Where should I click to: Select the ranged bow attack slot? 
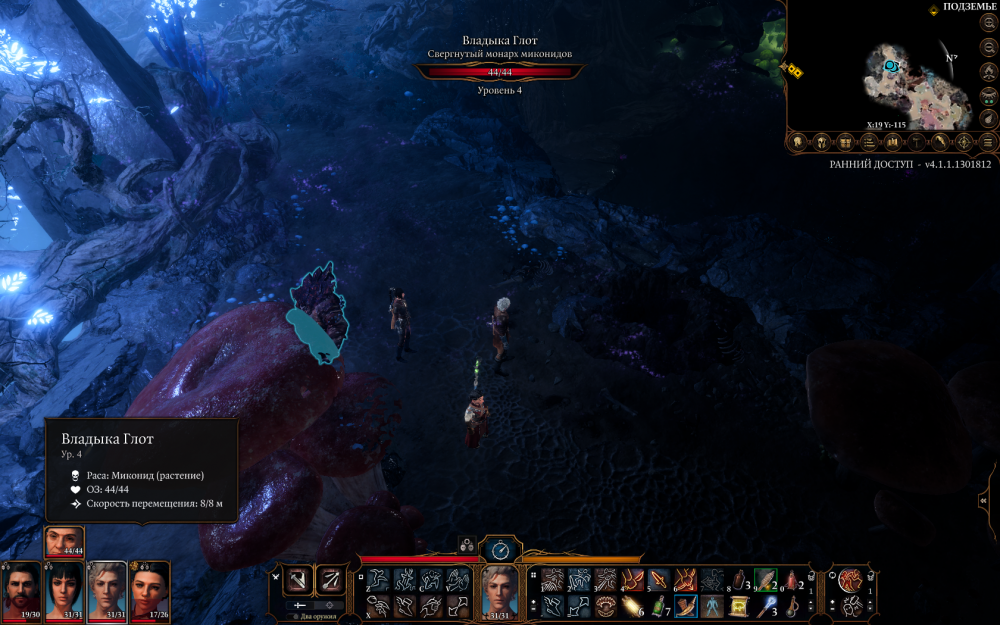pyautogui.click(x=331, y=579)
